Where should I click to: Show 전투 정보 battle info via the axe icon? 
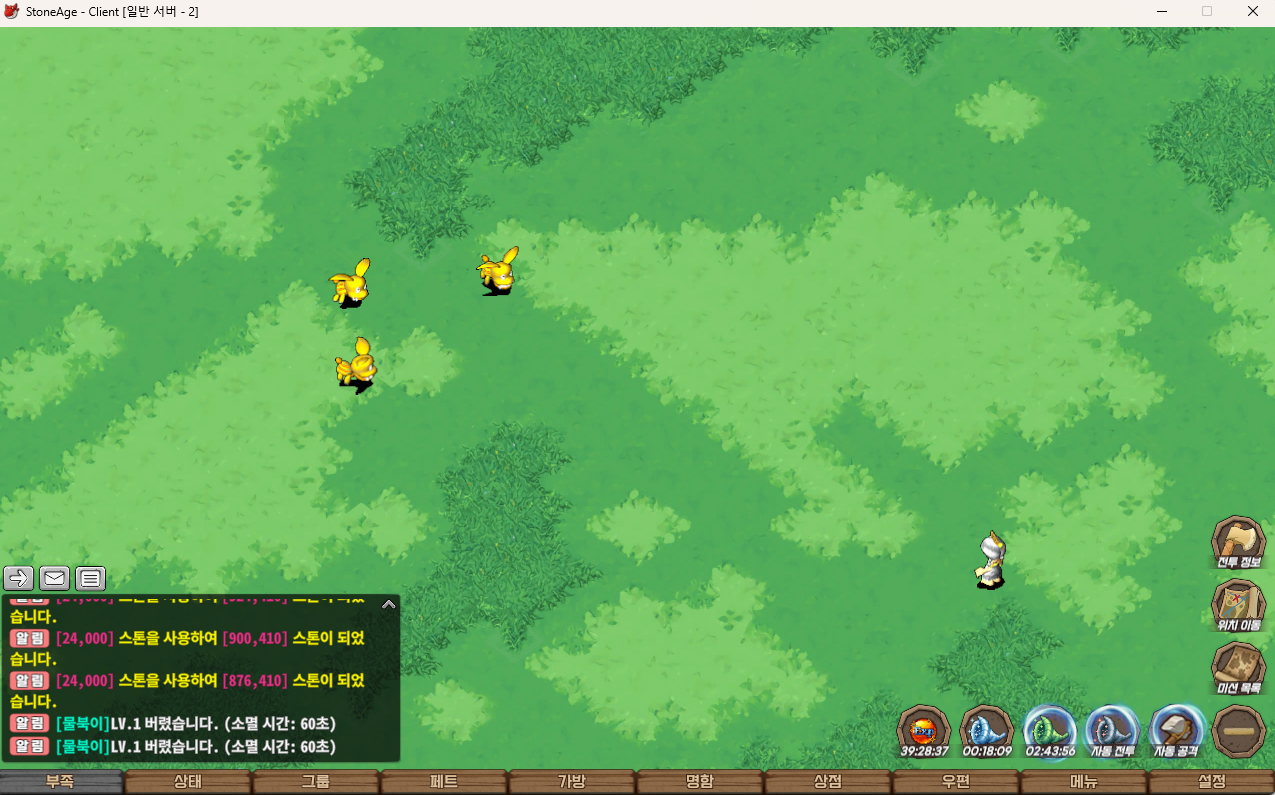click(1238, 541)
